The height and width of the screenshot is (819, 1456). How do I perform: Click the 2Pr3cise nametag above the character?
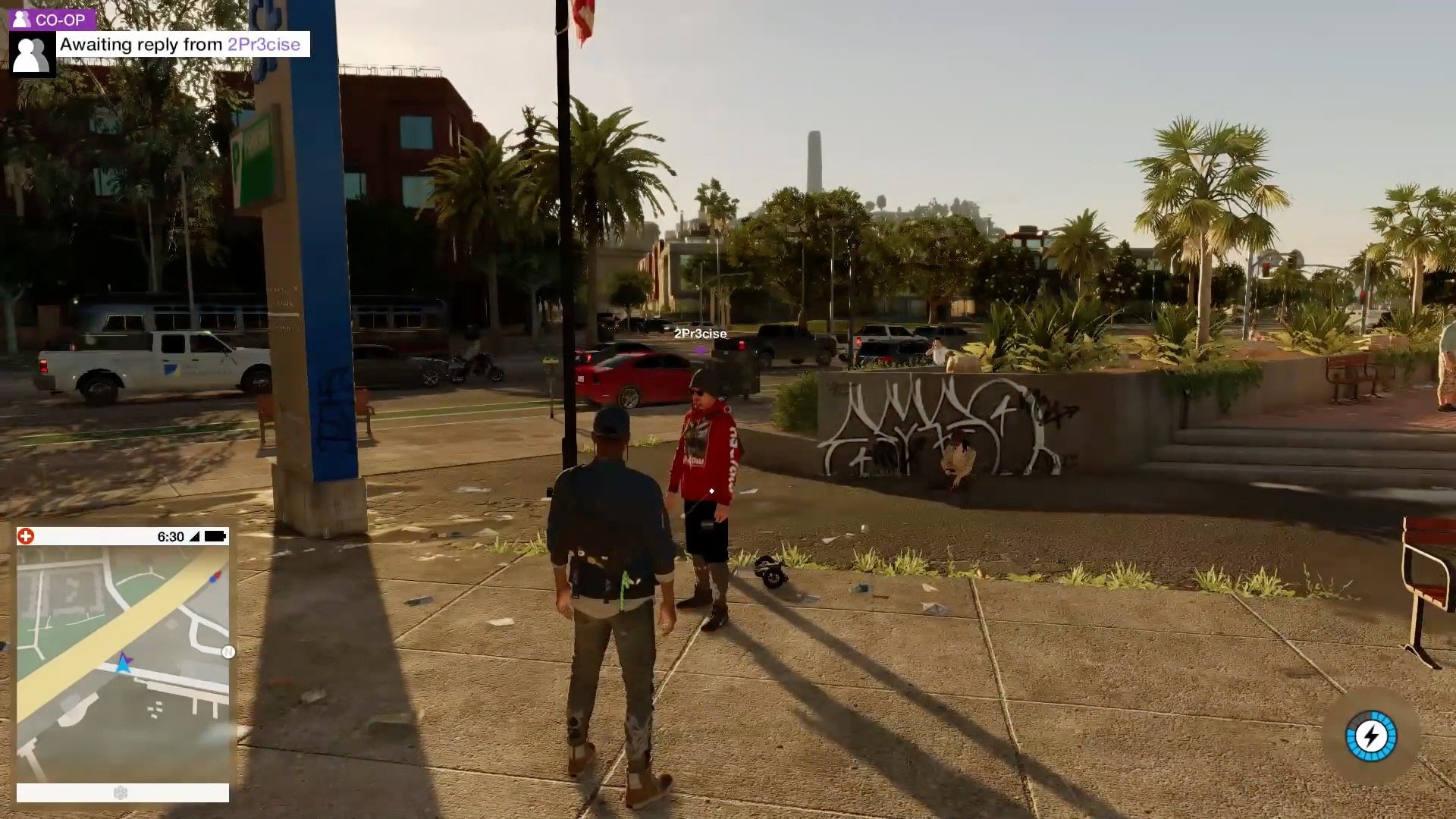click(700, 333)
